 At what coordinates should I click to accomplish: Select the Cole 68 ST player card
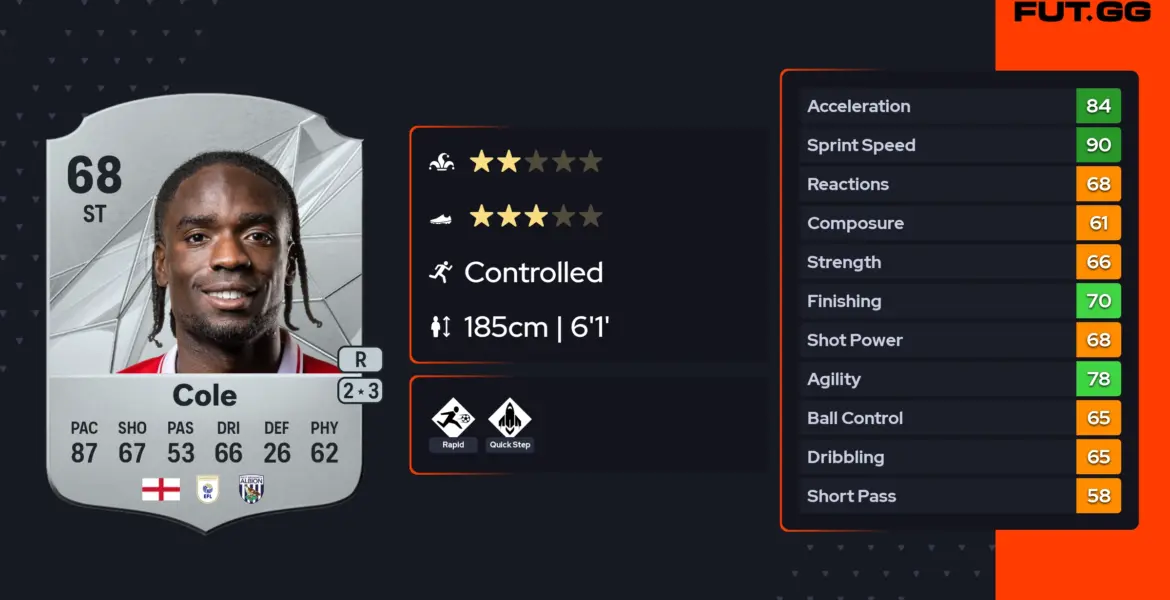(x=205, y=310)
